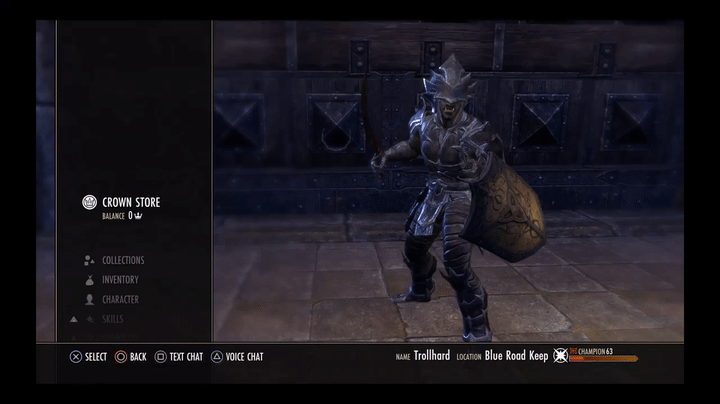The height and width of the screenshot is (404, 720).
Task: Open the Inventory menu
Action: [x=120, y=280]
